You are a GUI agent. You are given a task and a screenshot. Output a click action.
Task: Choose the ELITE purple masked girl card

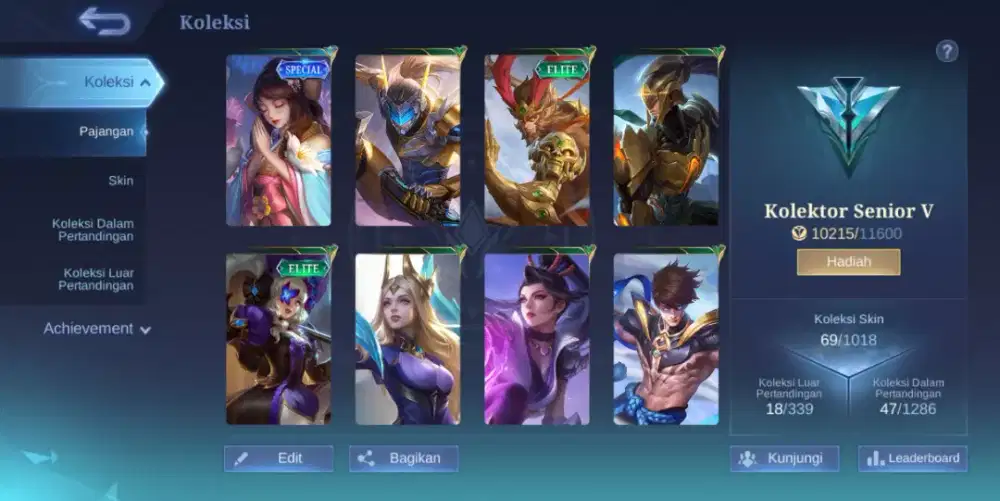click(x=279, y=339)
